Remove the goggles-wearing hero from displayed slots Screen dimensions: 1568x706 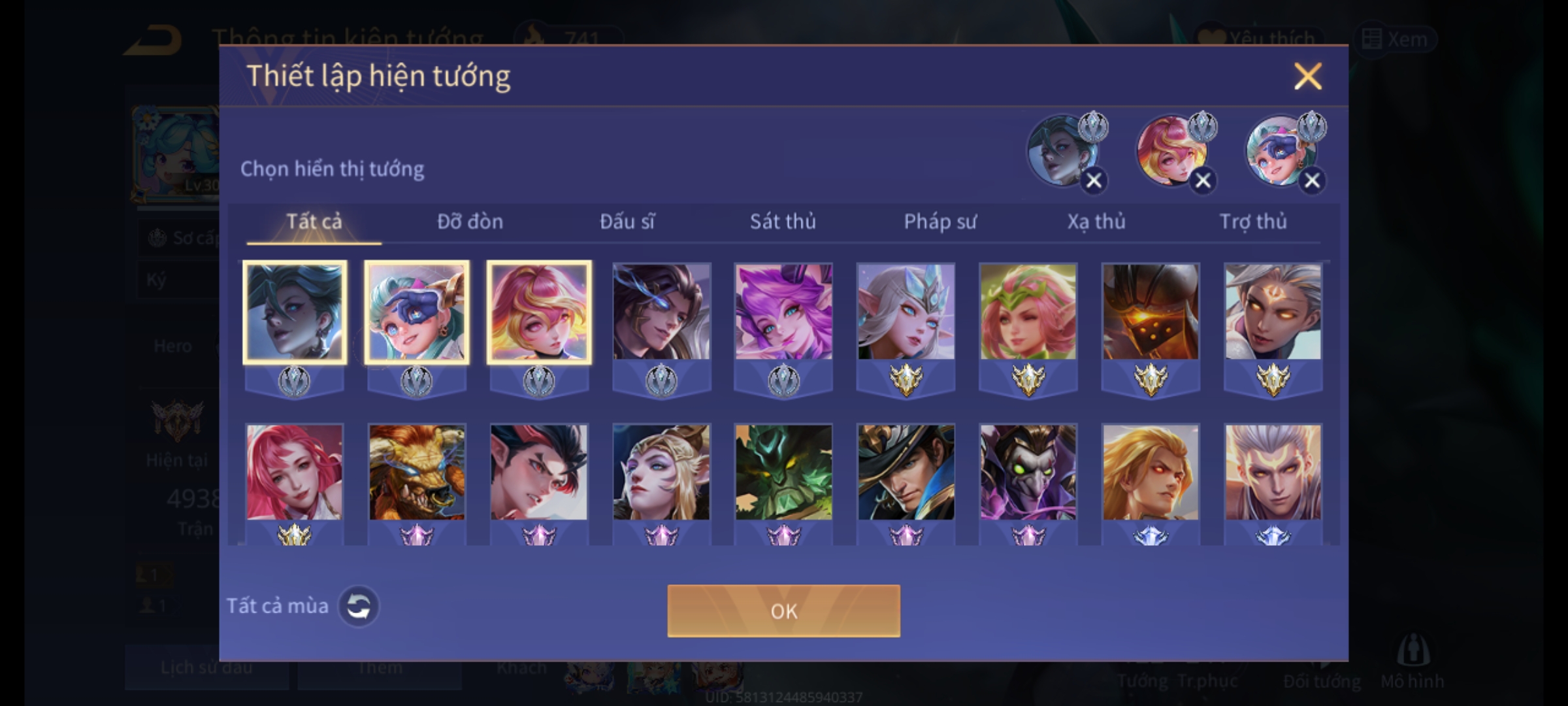point(1312,181)
